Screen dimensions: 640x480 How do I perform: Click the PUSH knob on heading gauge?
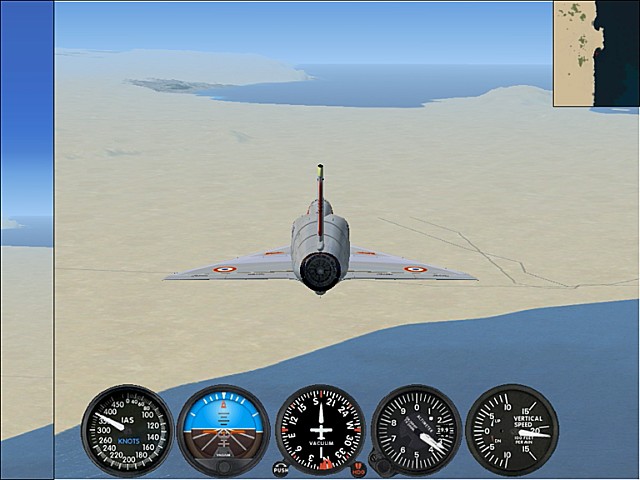click(280, 468)
